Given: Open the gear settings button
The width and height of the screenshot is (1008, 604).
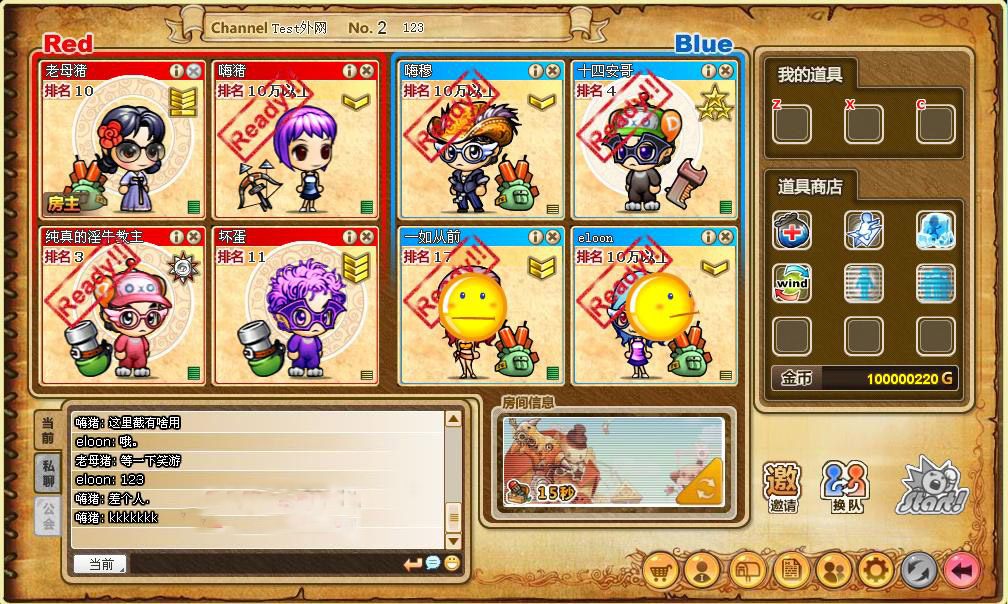Looking at the screenshot, I should tap(875, 571).
